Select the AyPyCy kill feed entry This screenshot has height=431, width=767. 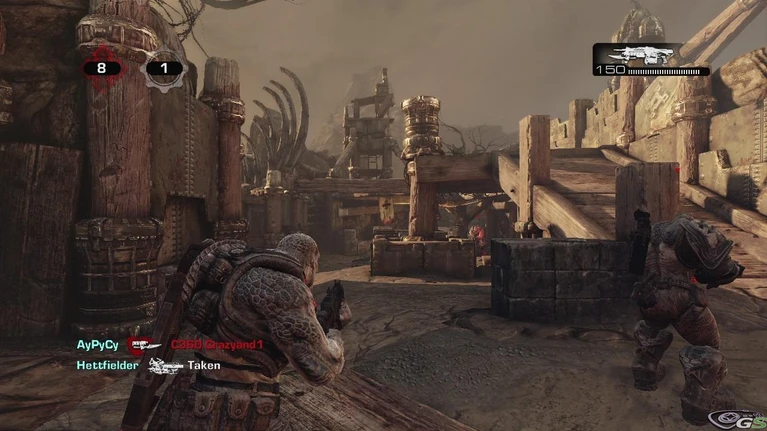[x=97, y=345]
